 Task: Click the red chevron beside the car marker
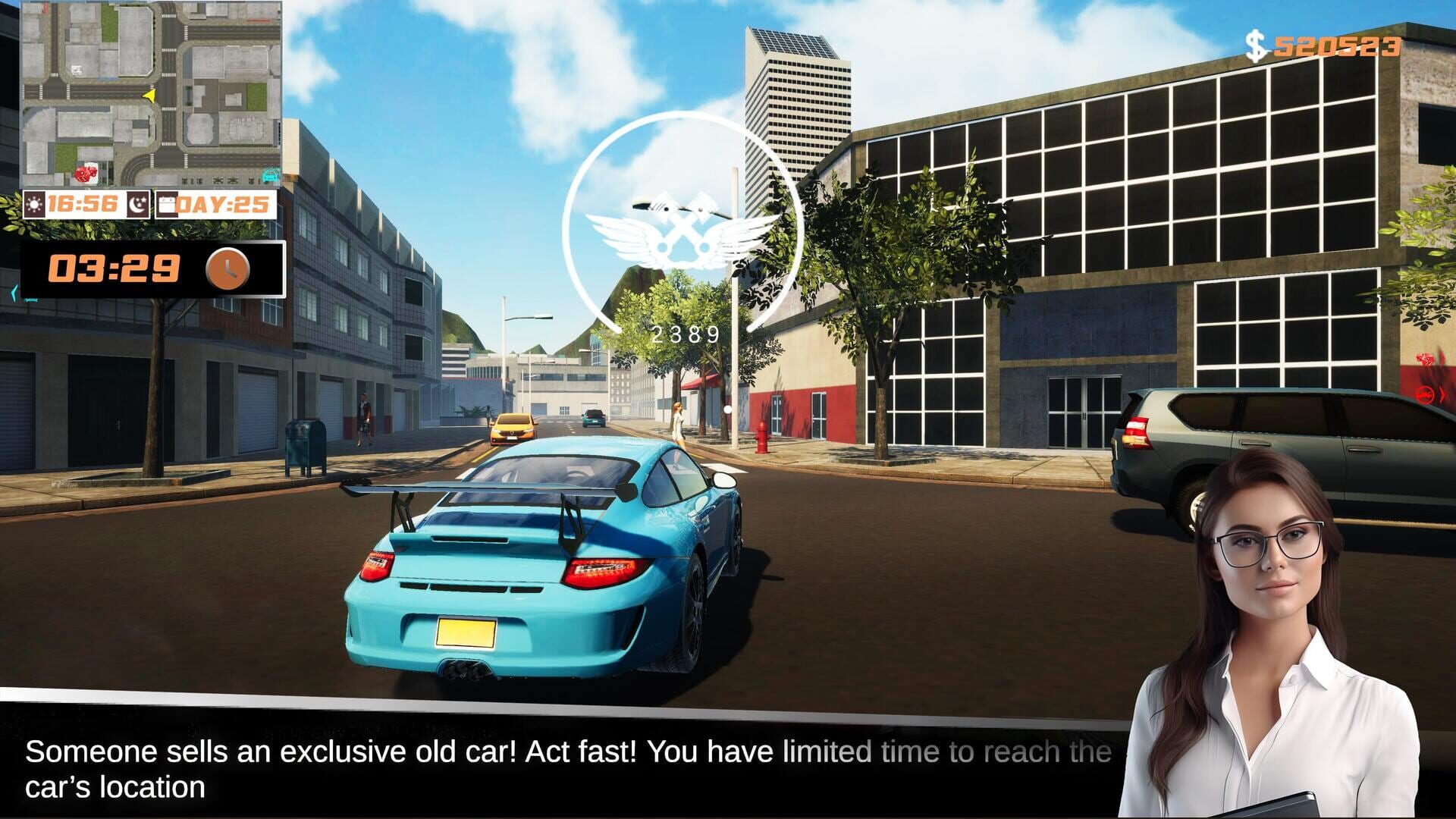coord(1443,394)
